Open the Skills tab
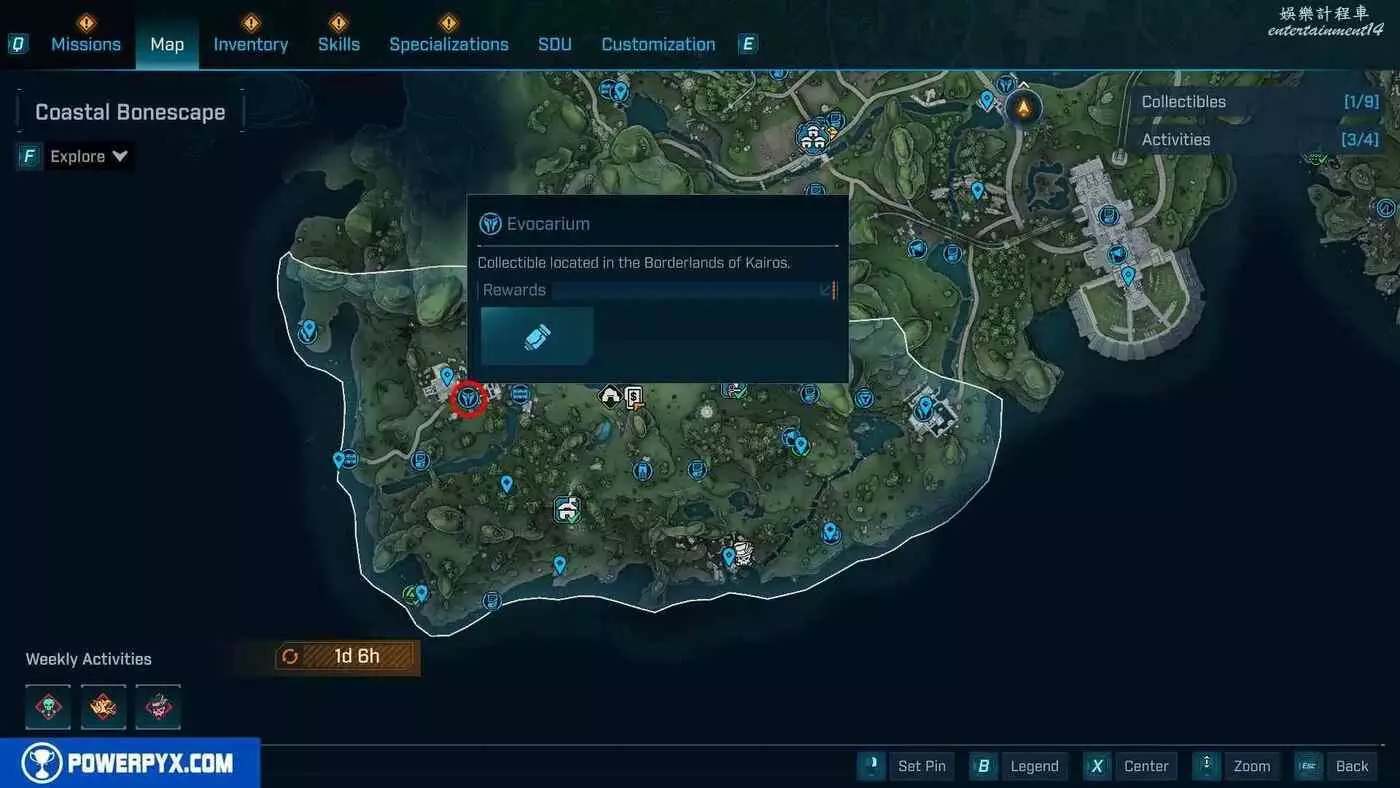The width and height of the screenshot is (1400, 788). click(x=339, y=44)
